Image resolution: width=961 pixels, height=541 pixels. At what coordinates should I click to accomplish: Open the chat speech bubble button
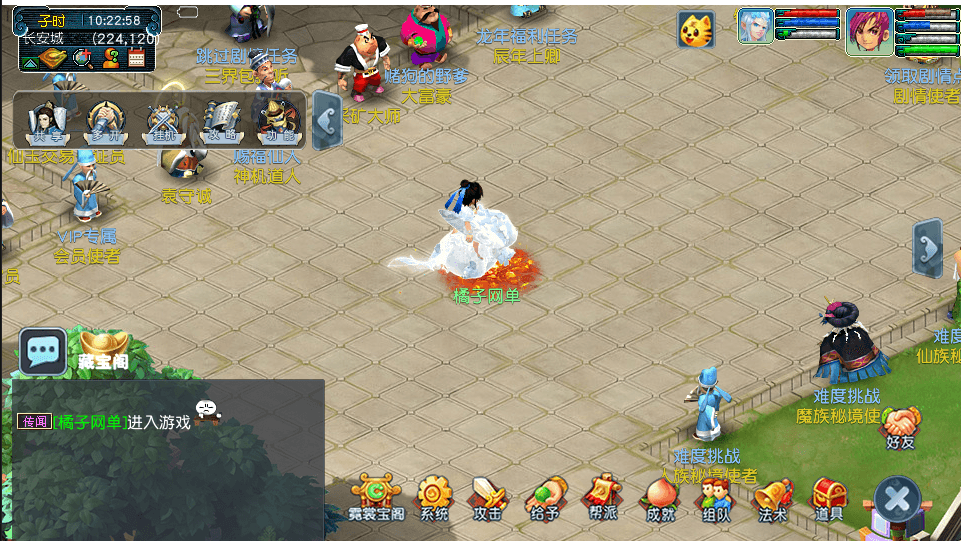(x=43, y=351)
